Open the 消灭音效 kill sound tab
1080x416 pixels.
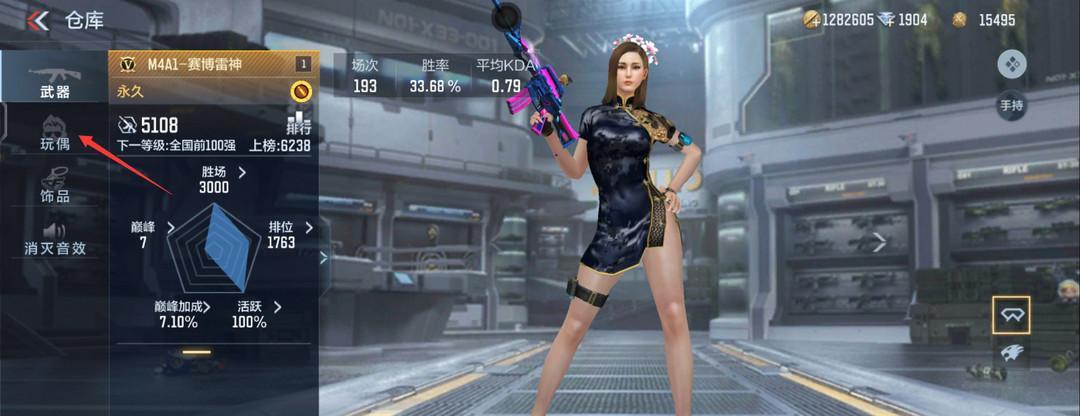[x=54, y=239]
